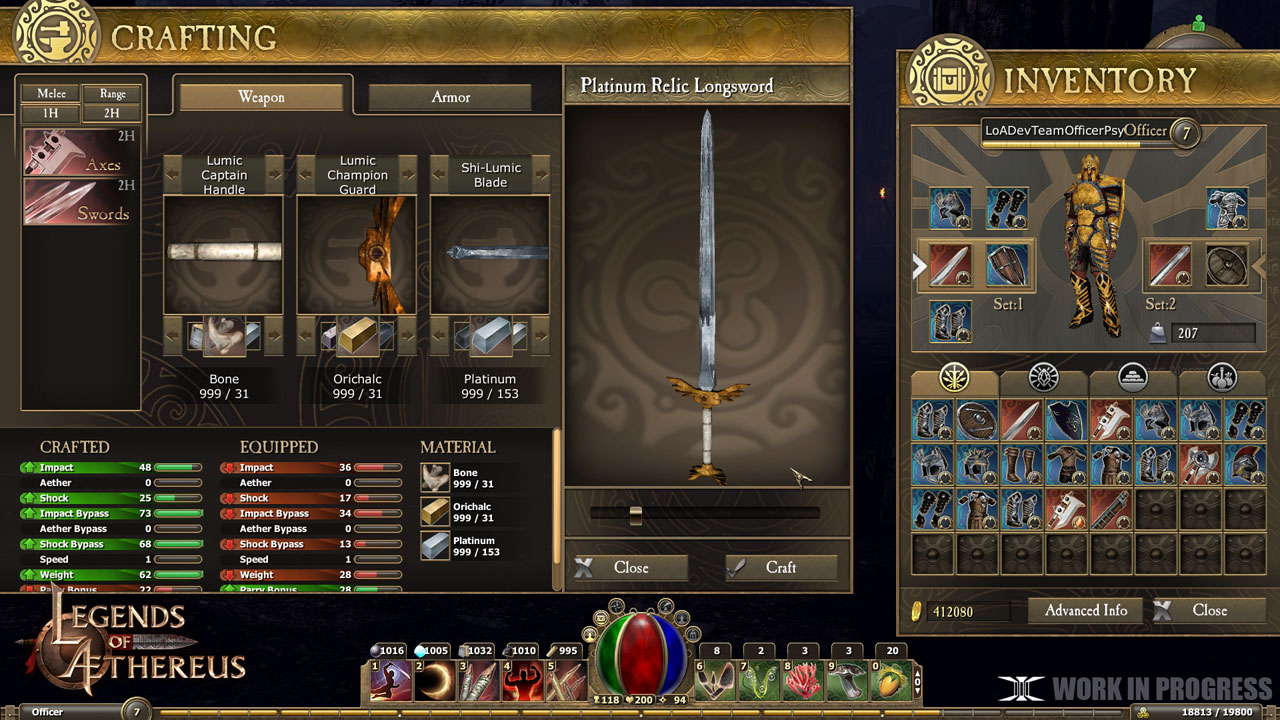Select the Set:1 sword equipment slot

tap(950, 265)
